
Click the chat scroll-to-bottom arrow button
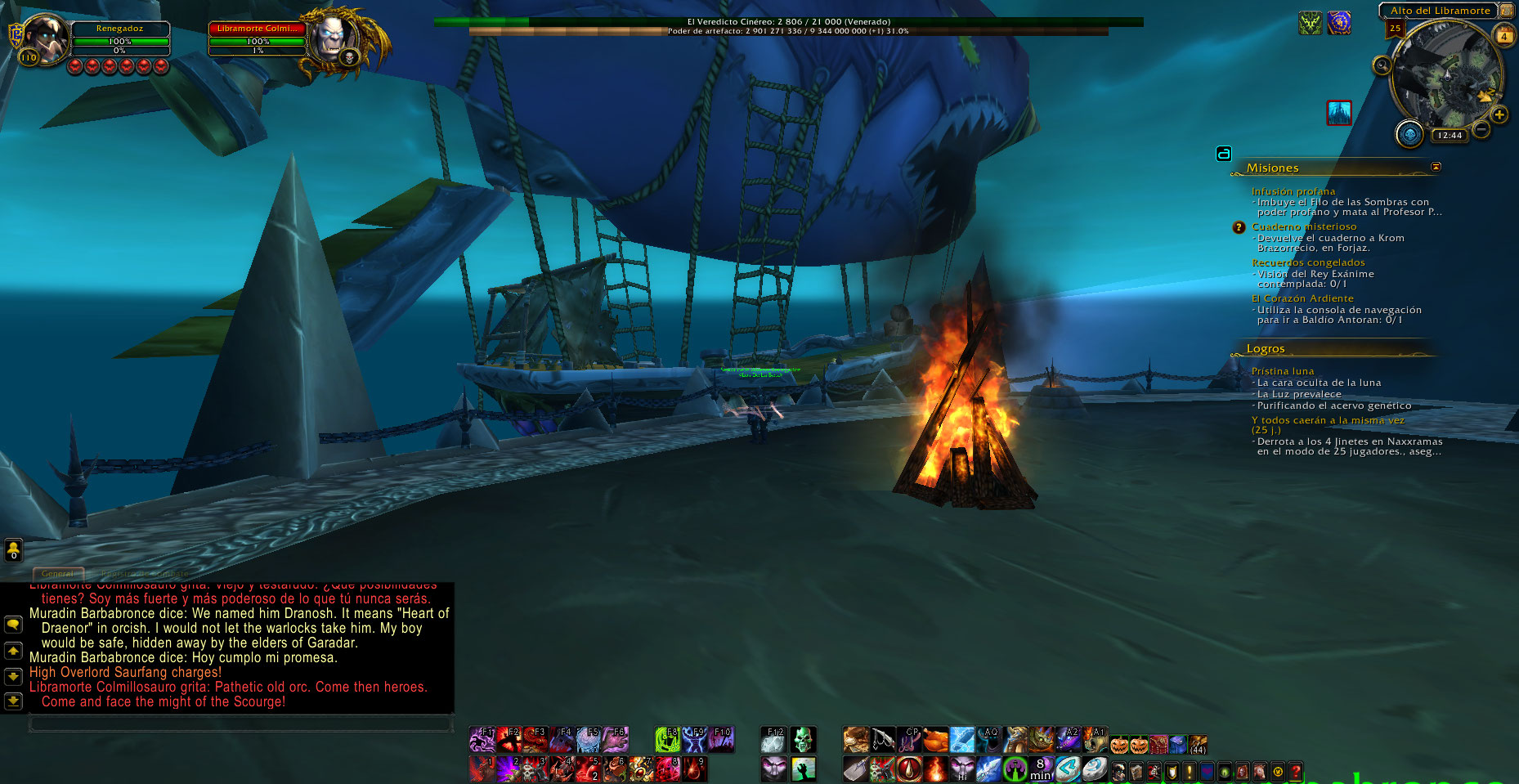[x=13, y=701]
